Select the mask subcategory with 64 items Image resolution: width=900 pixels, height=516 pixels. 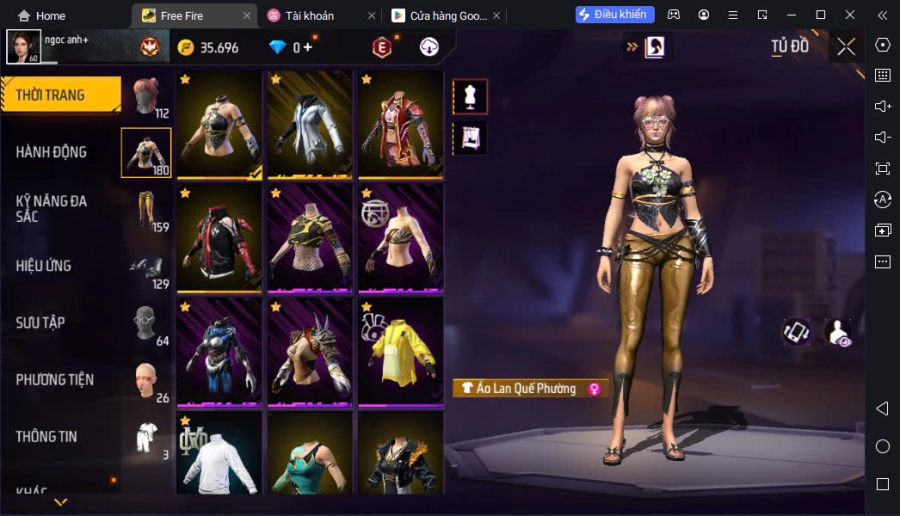146,325
